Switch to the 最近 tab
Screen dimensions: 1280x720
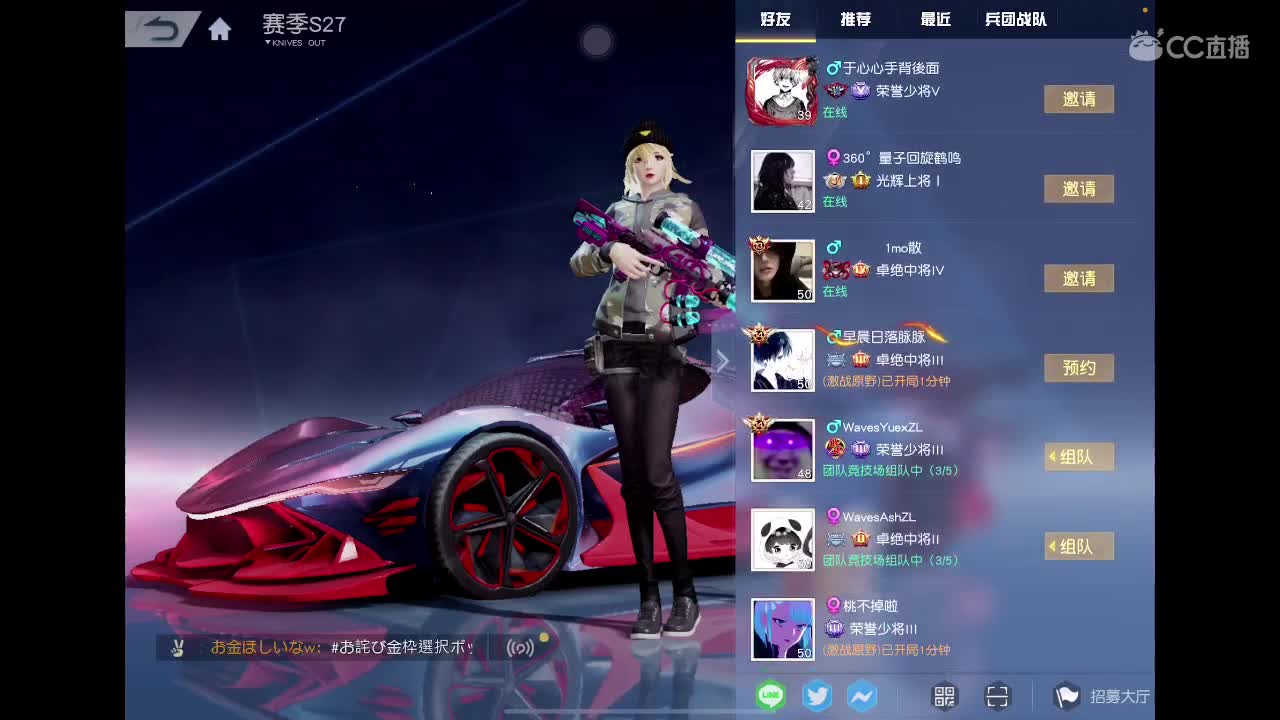click(x=933, y=18)
